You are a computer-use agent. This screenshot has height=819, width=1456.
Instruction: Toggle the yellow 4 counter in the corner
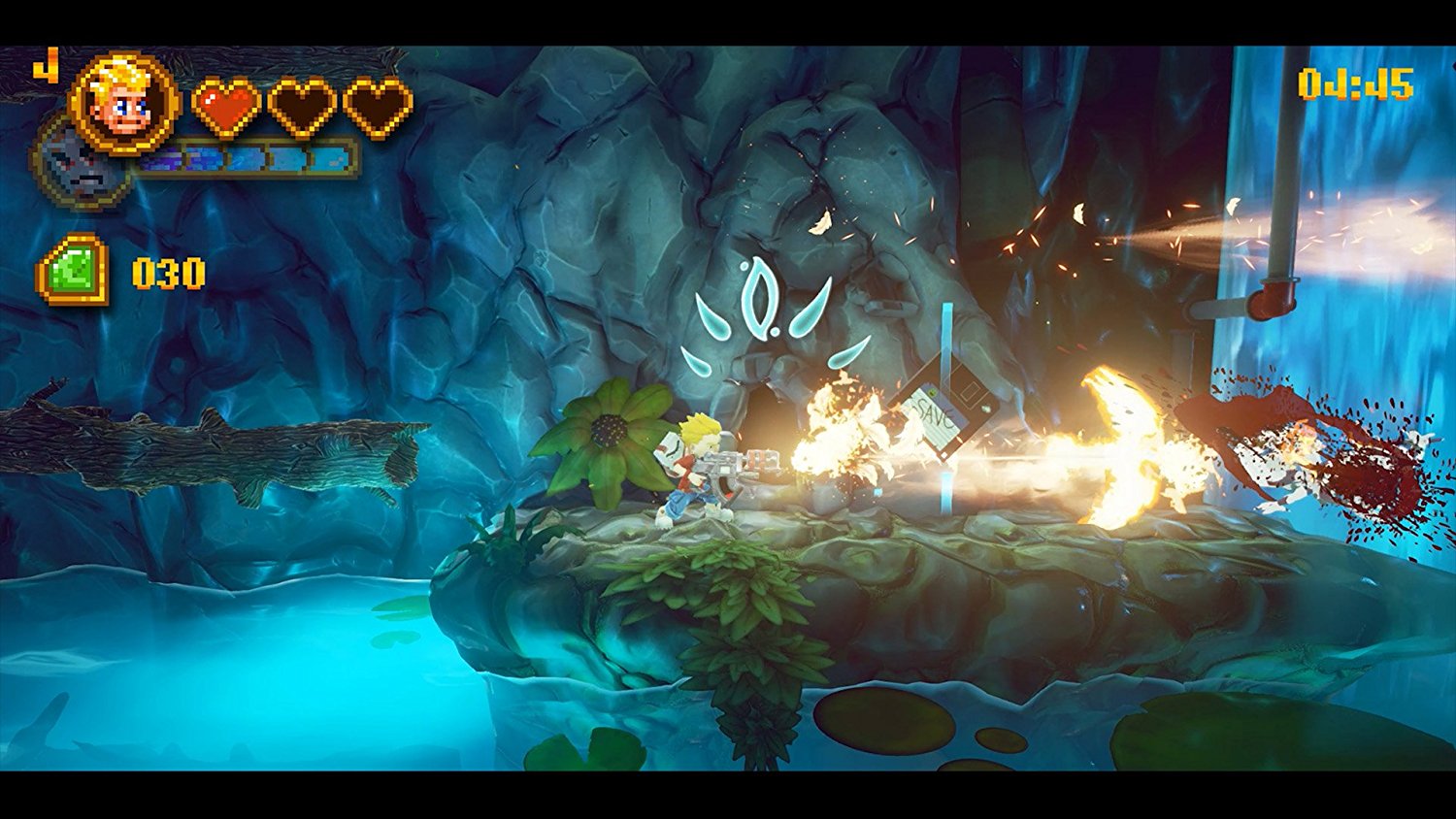pos(44,66)
